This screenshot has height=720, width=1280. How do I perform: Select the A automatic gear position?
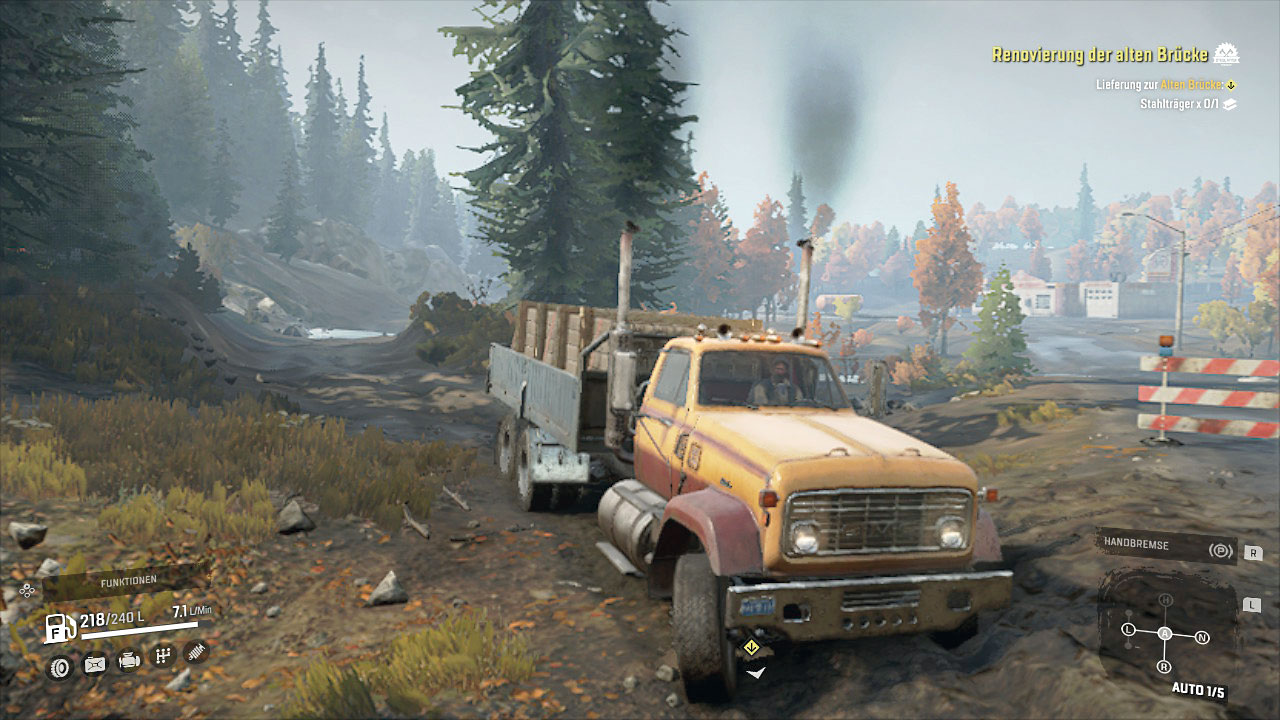pos(1165,634)
